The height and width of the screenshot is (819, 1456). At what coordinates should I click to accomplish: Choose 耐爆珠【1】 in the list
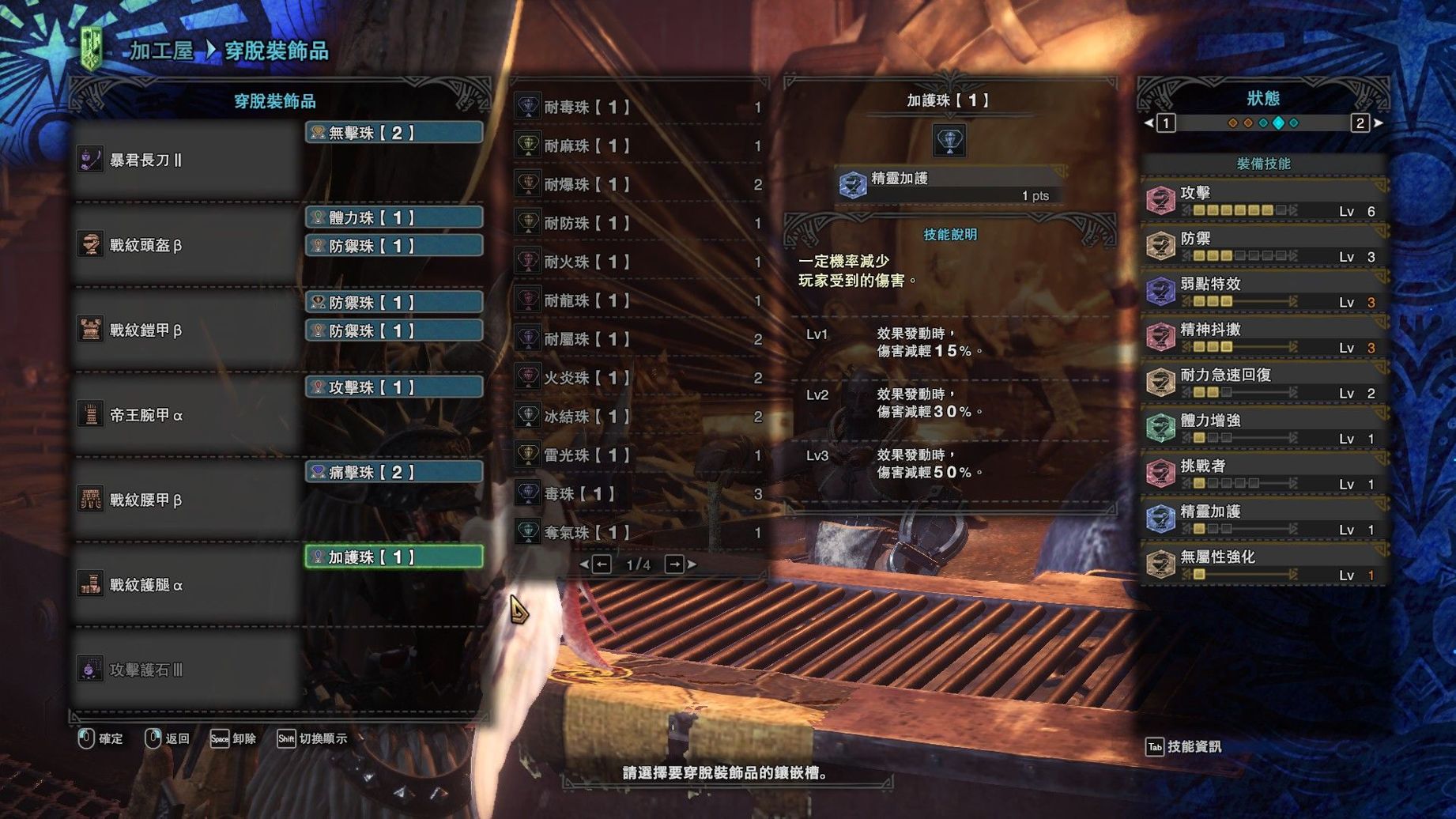pyautogui.click(x=639, y=184)
